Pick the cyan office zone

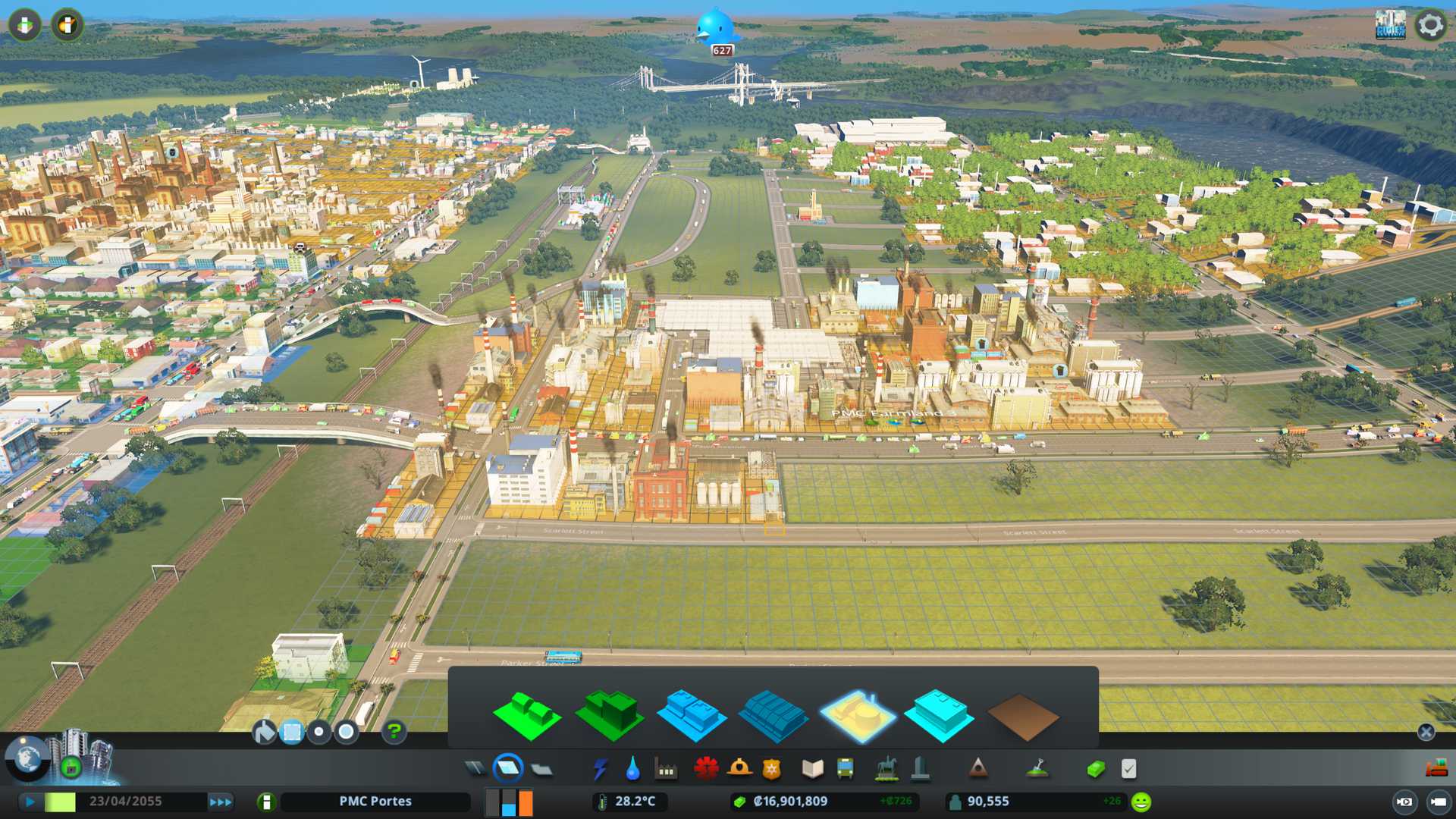939,715
